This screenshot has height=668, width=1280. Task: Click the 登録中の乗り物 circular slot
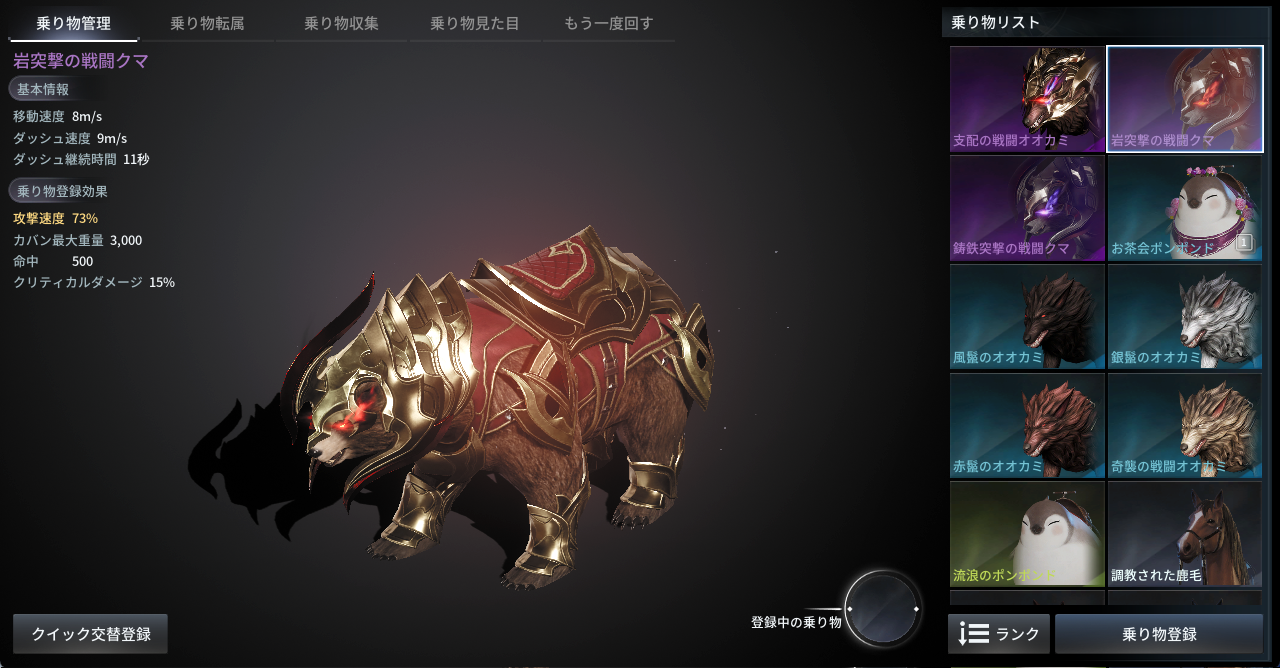click(x=882, y=608)
